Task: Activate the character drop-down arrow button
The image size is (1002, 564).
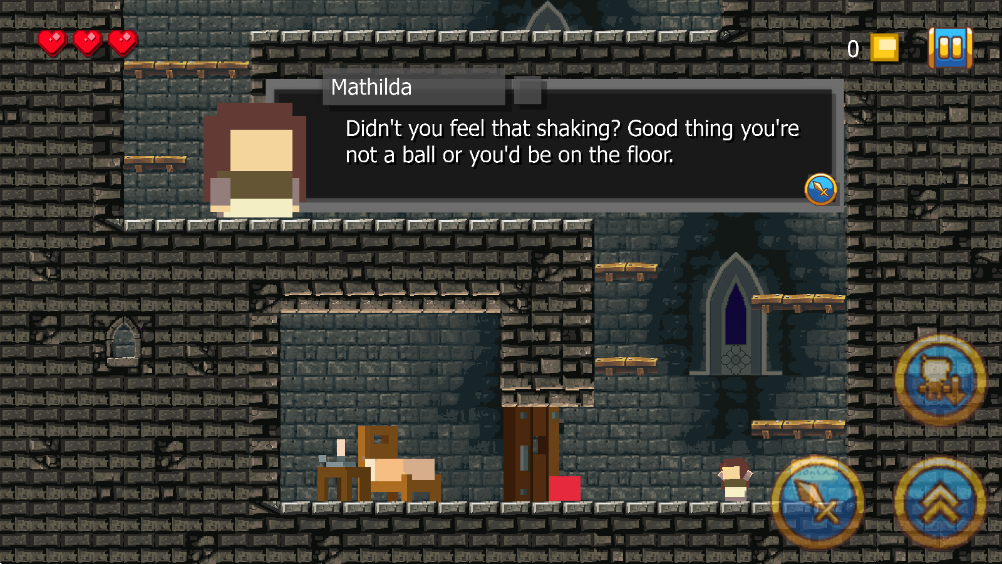Action: point(940,380)
